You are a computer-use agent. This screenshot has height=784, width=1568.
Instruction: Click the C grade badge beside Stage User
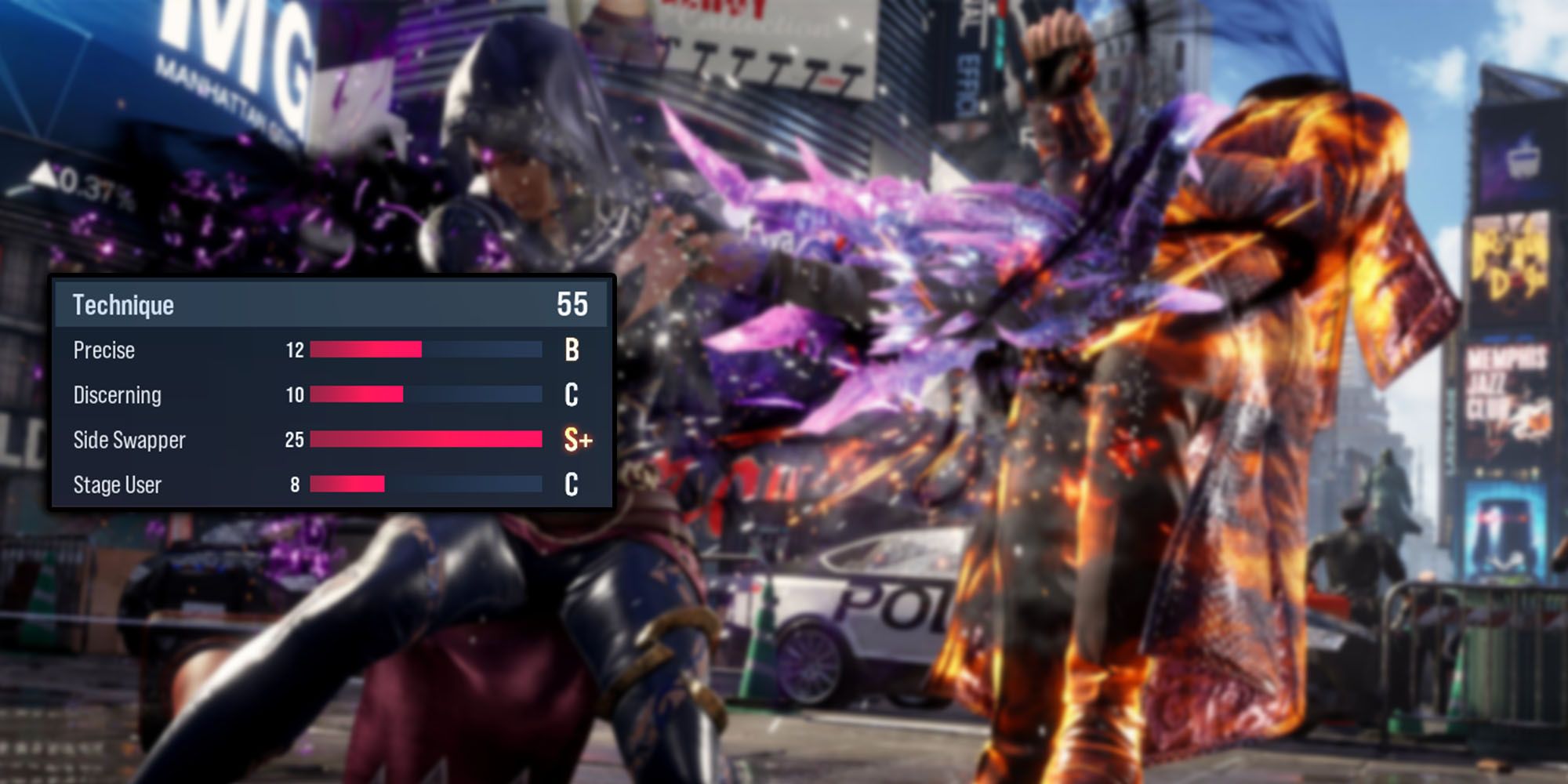[x=571, y=485]
